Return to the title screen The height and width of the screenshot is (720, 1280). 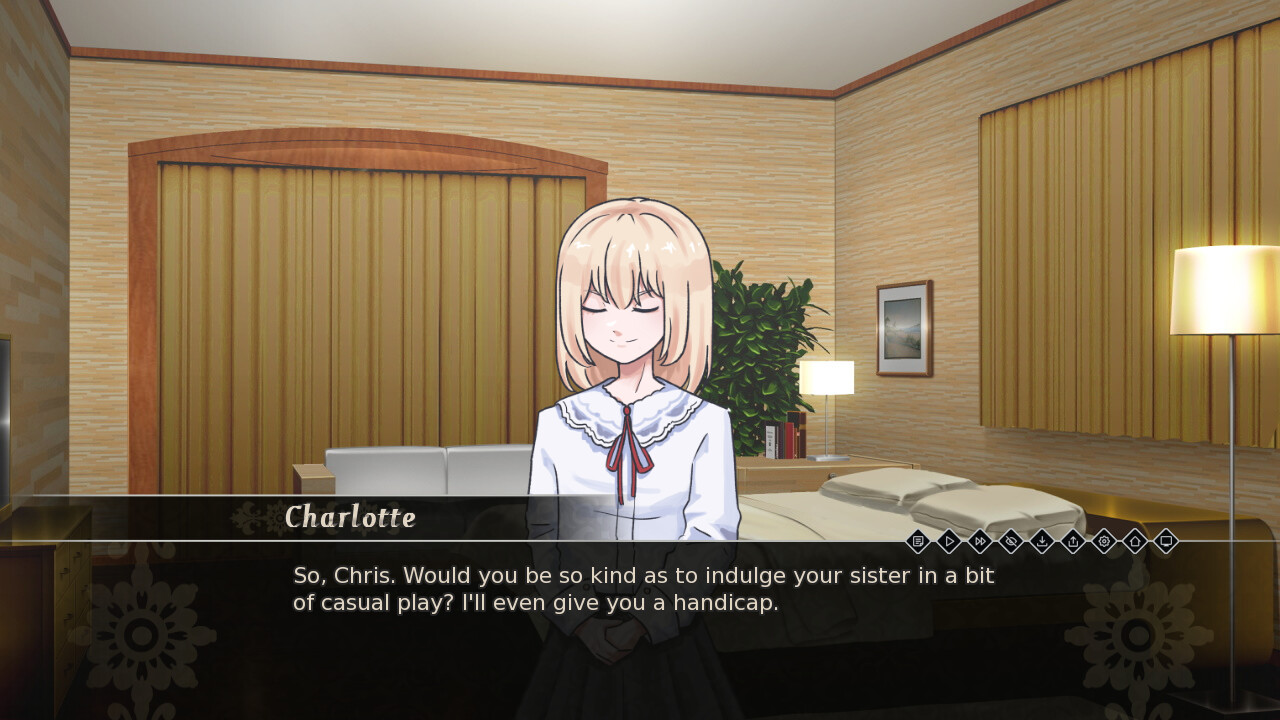coord(1134,541)
